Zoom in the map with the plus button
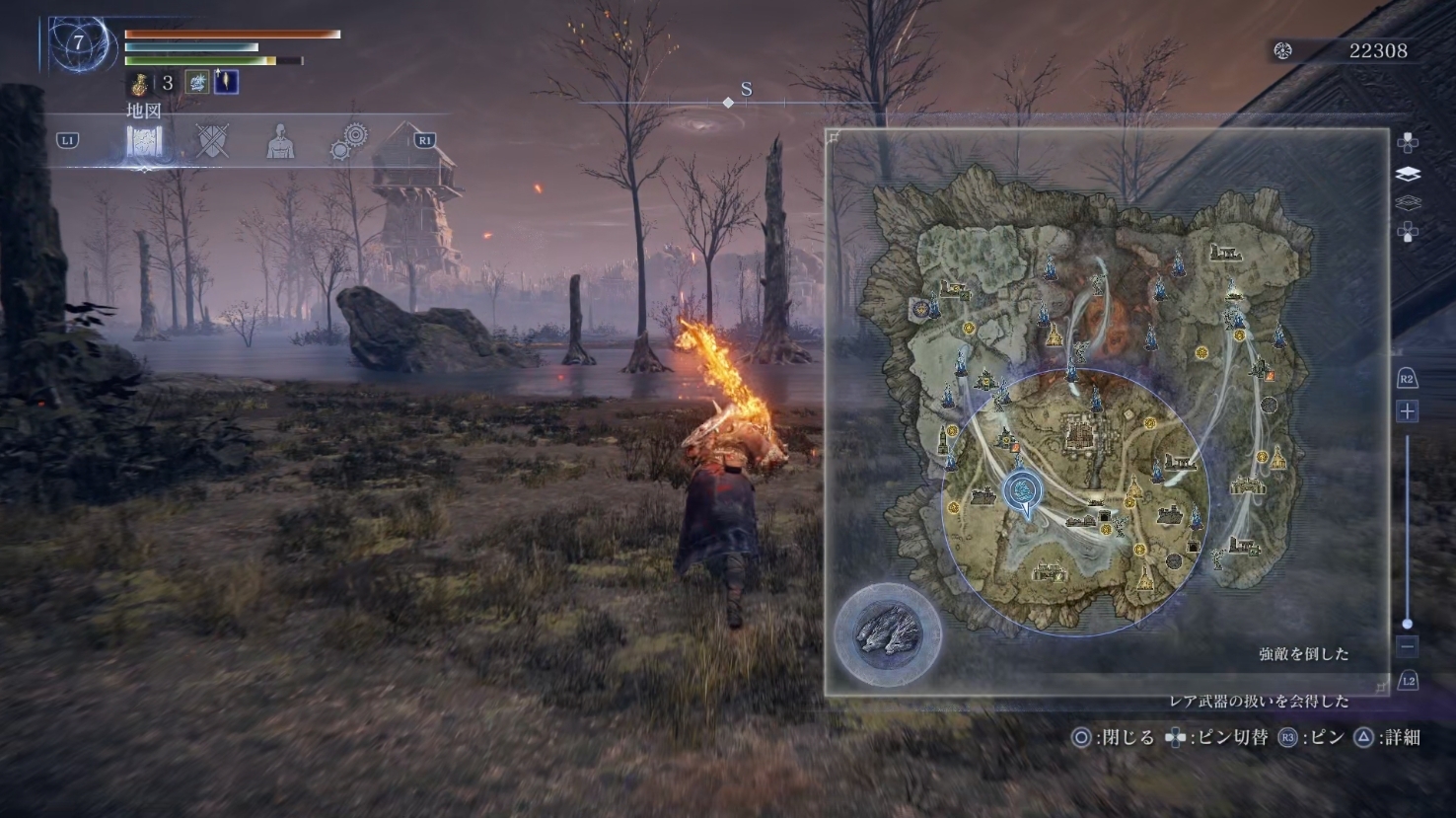The image size is (1456, 818). [1407, 410]
